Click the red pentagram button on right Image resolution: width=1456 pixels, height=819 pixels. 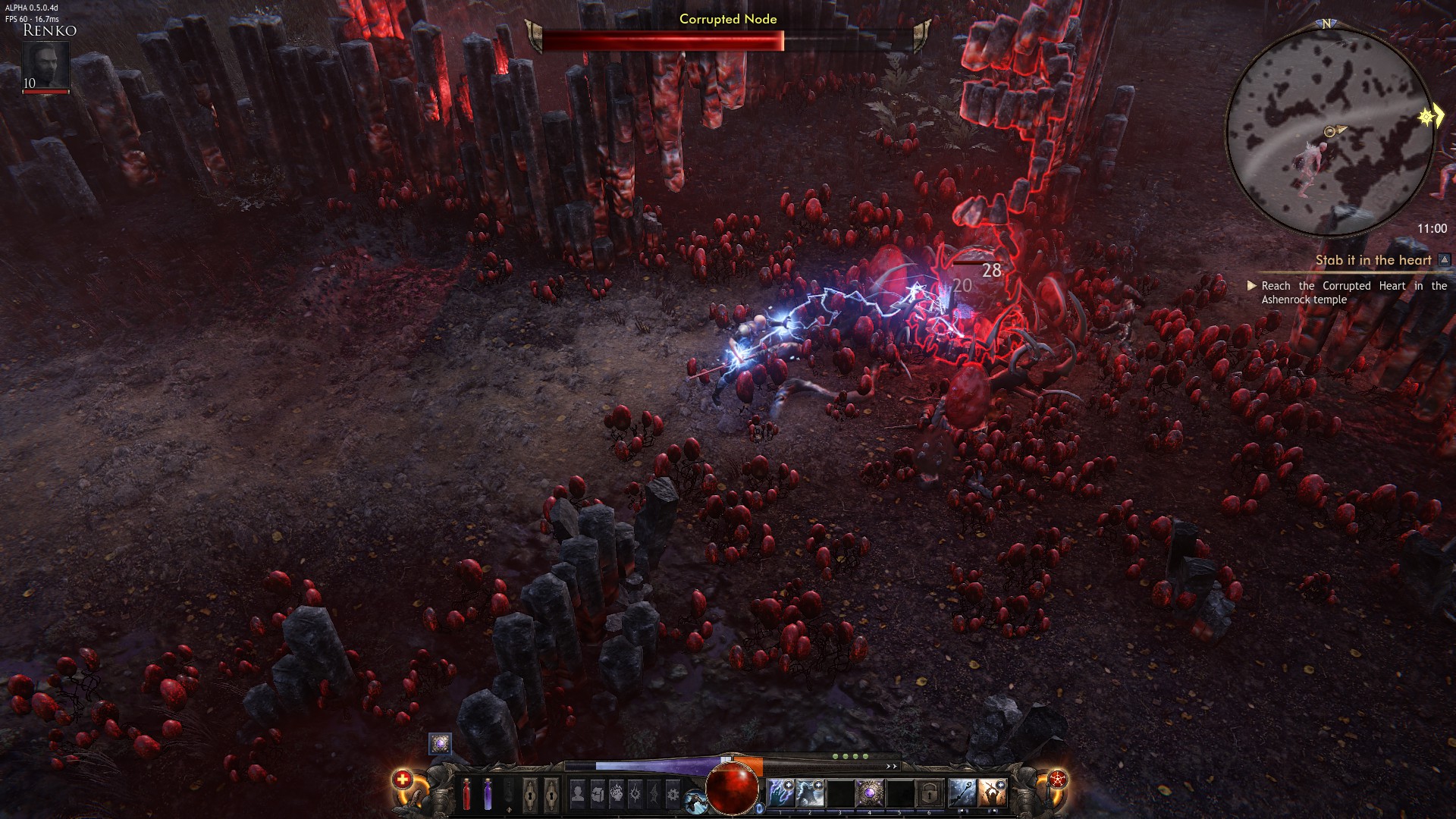point(1057,779)
